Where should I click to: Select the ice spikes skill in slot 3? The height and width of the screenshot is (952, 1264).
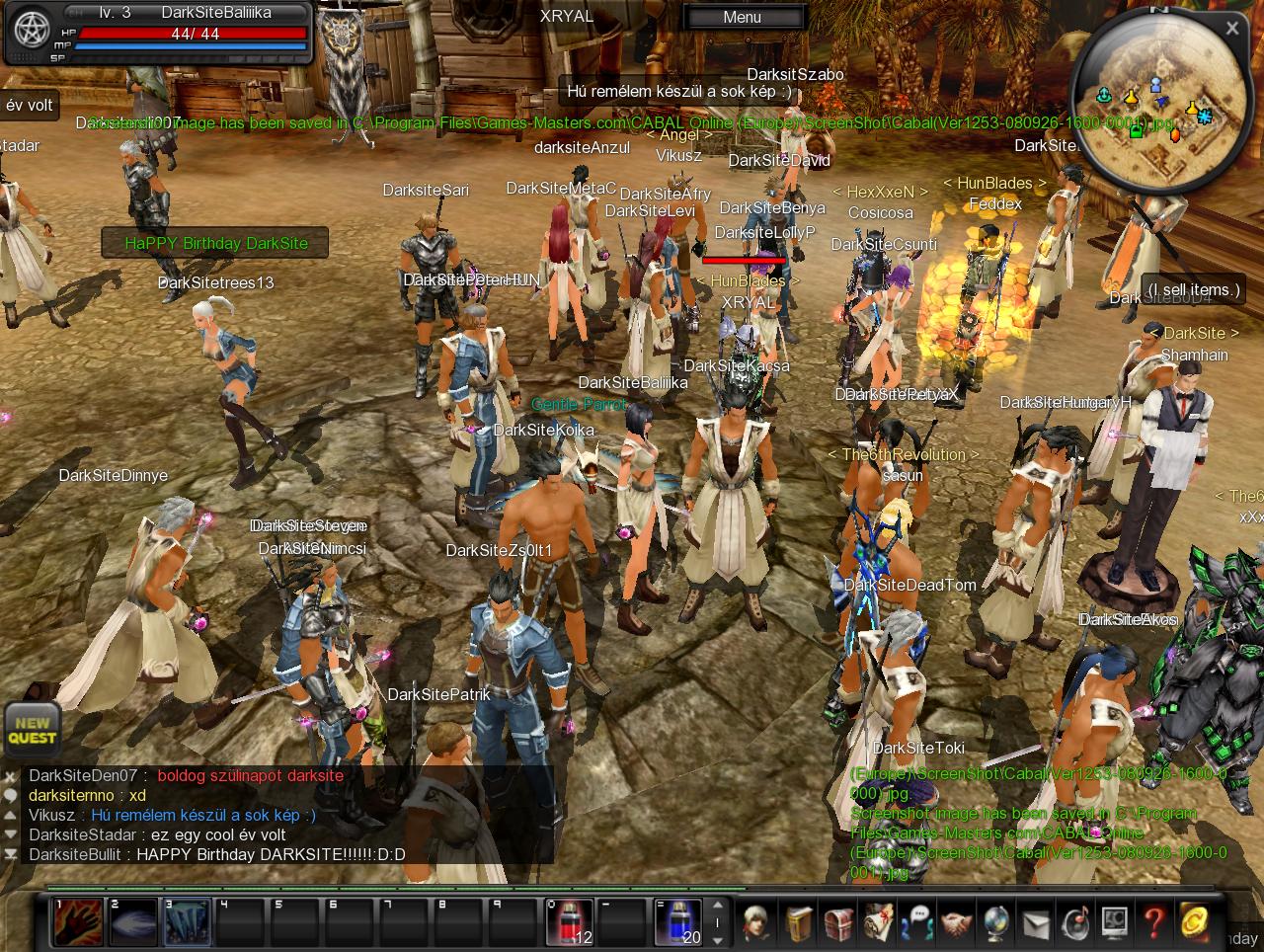point(186,921)
